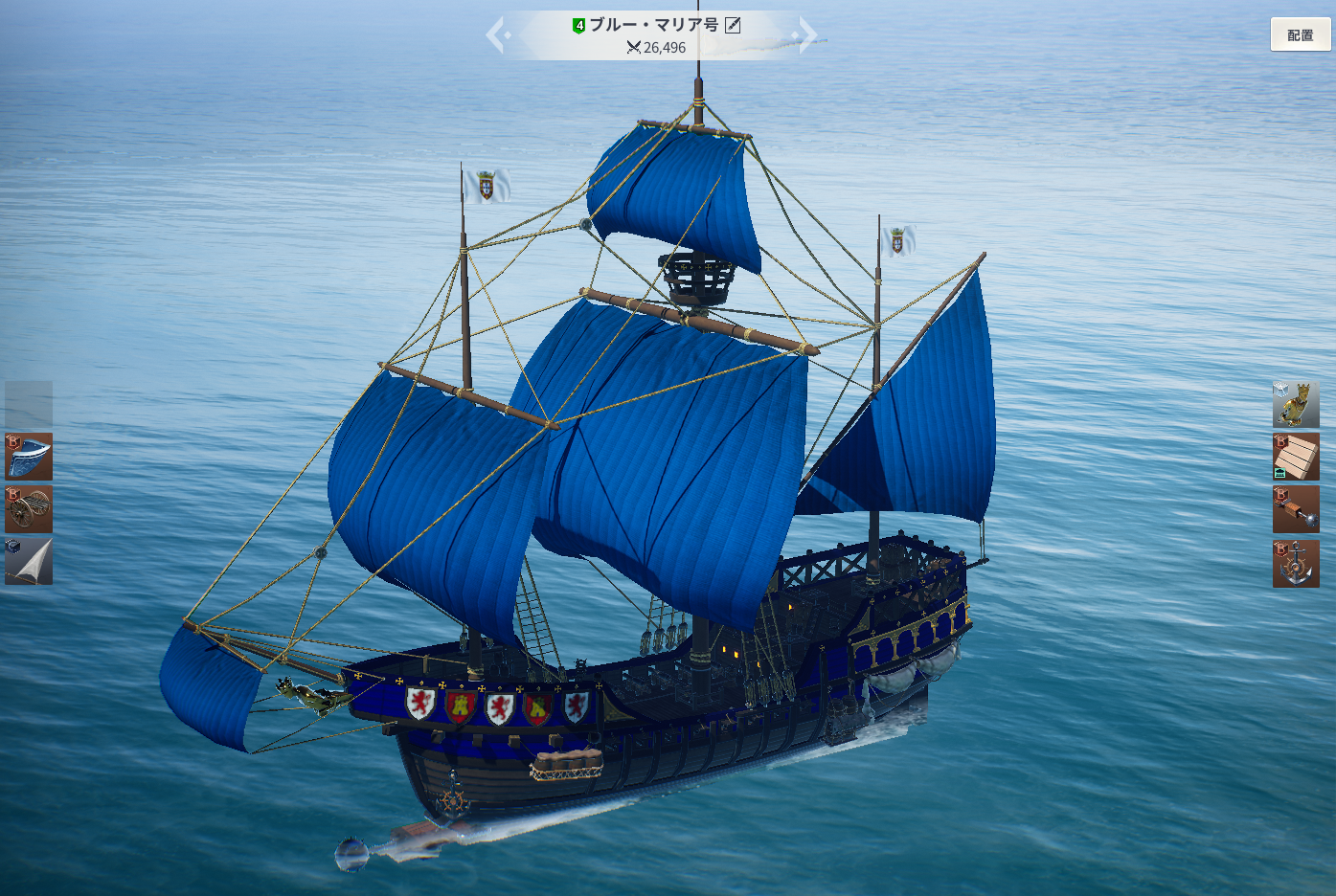Image resolution: width=1336 pixels, height=896 pixels.
Task: Edit the ship name ブルー・マリア号
Action: point(733,25)
